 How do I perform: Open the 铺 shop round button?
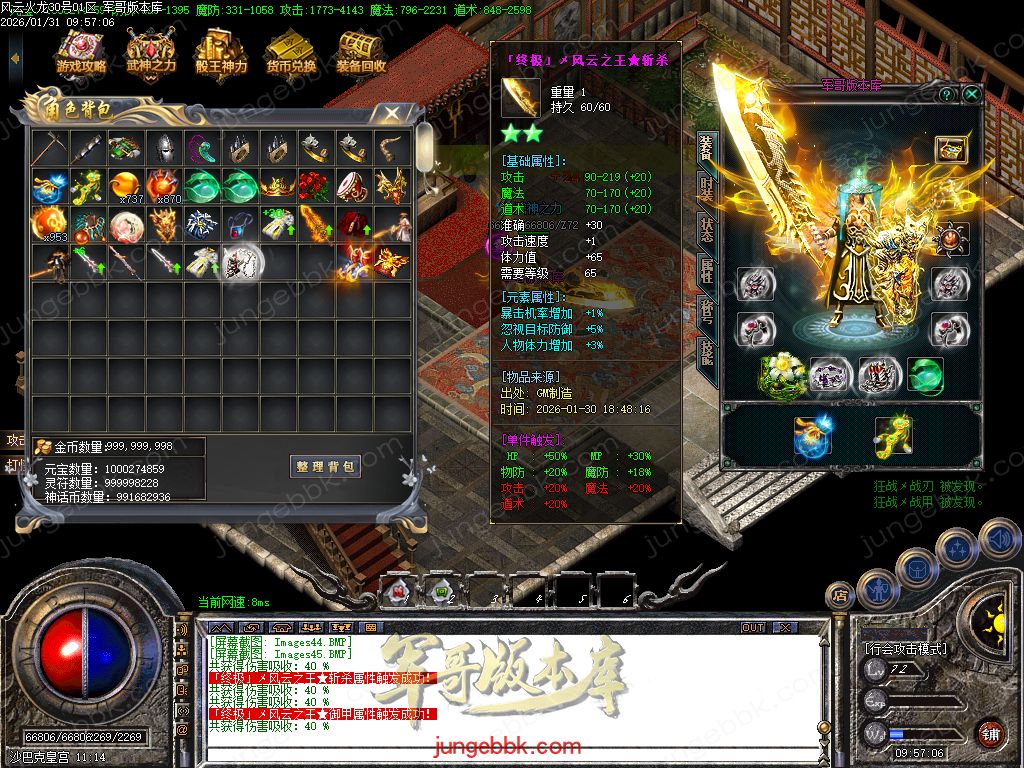990,733
